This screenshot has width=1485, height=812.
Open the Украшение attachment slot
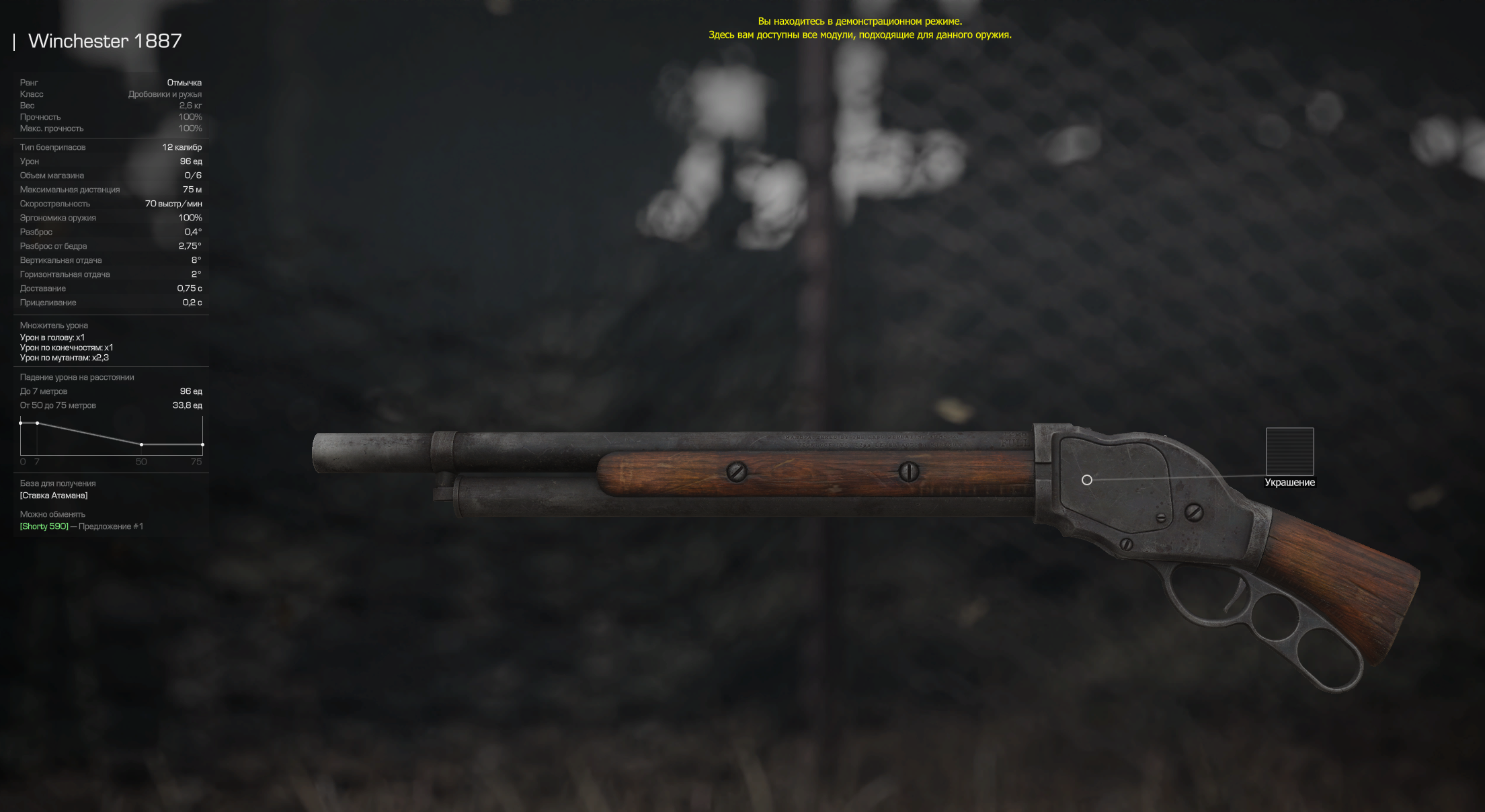click(x=1289, y=452)
